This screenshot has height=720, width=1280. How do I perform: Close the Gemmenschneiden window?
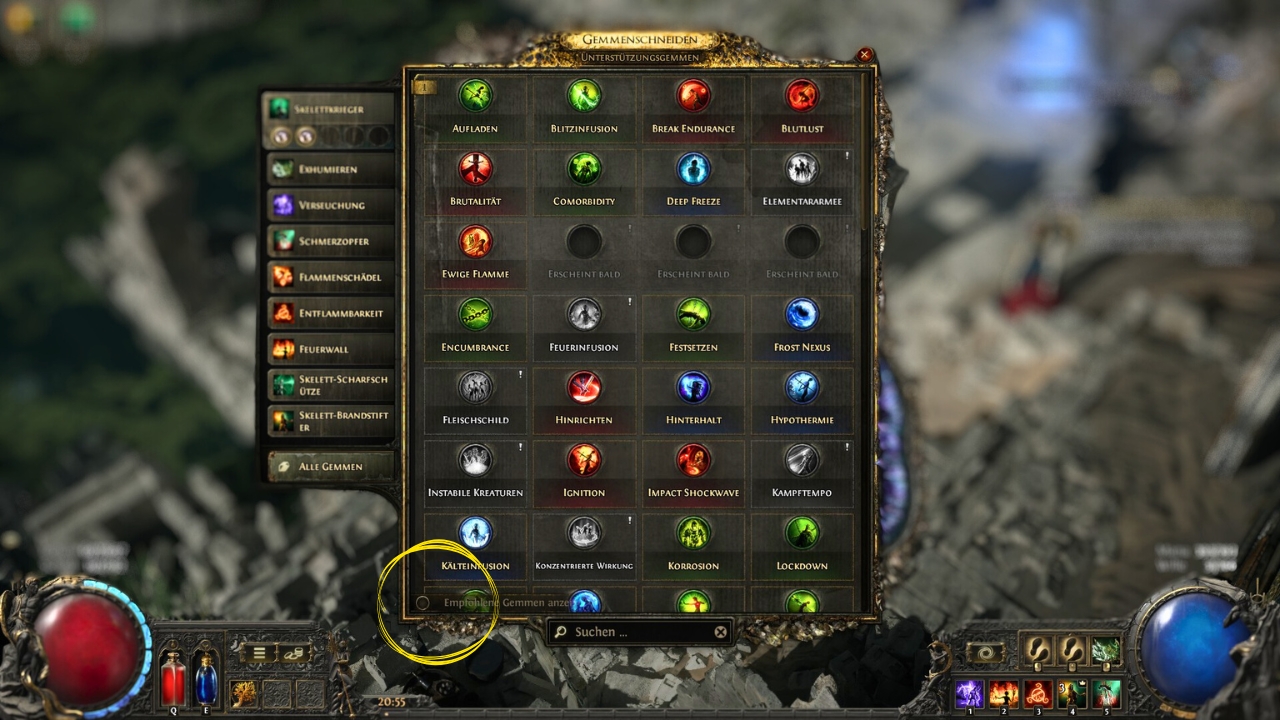click(865, 55)
